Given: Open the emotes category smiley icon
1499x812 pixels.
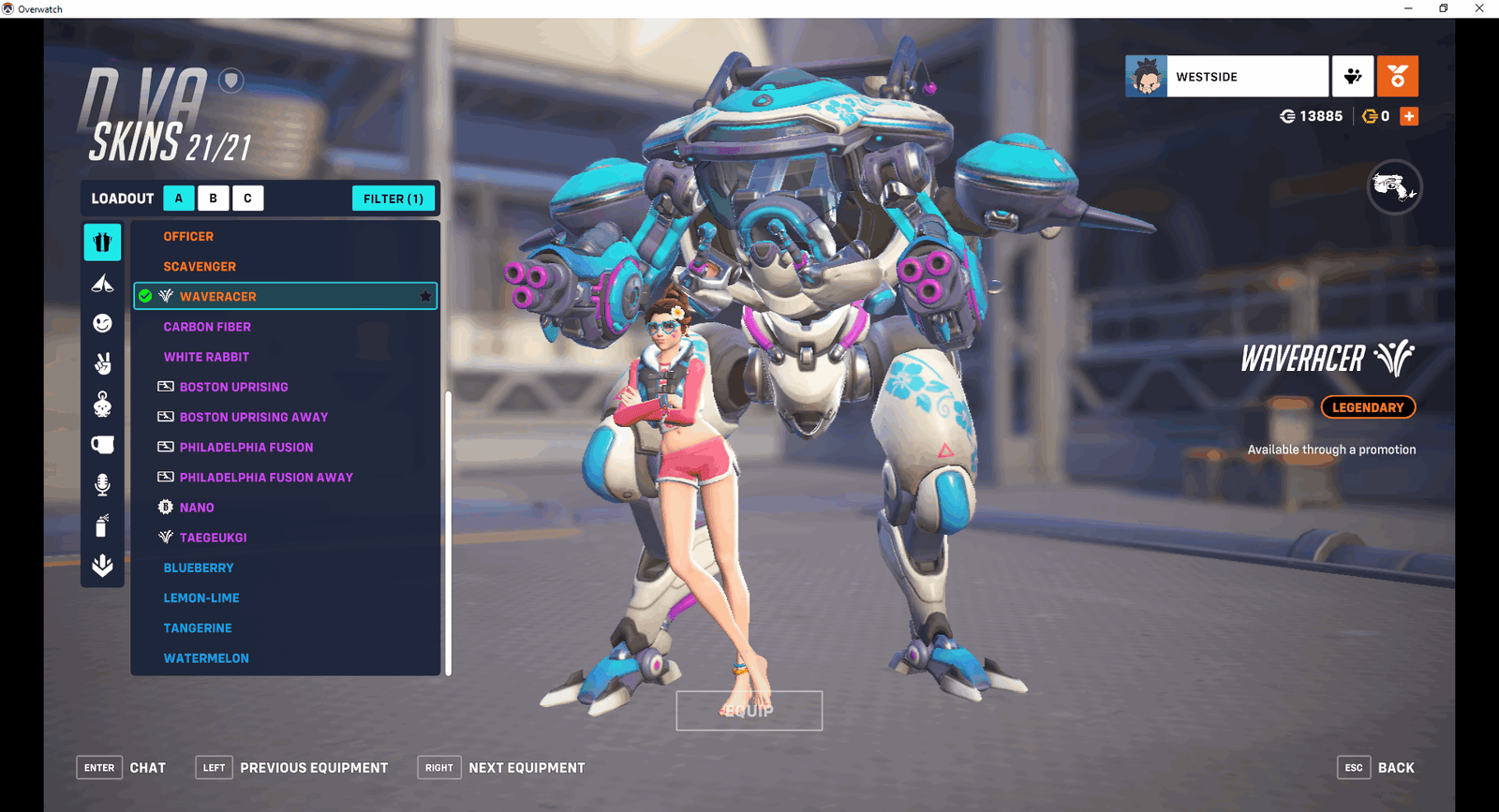Looking at the screenshot, I should 102,323.
